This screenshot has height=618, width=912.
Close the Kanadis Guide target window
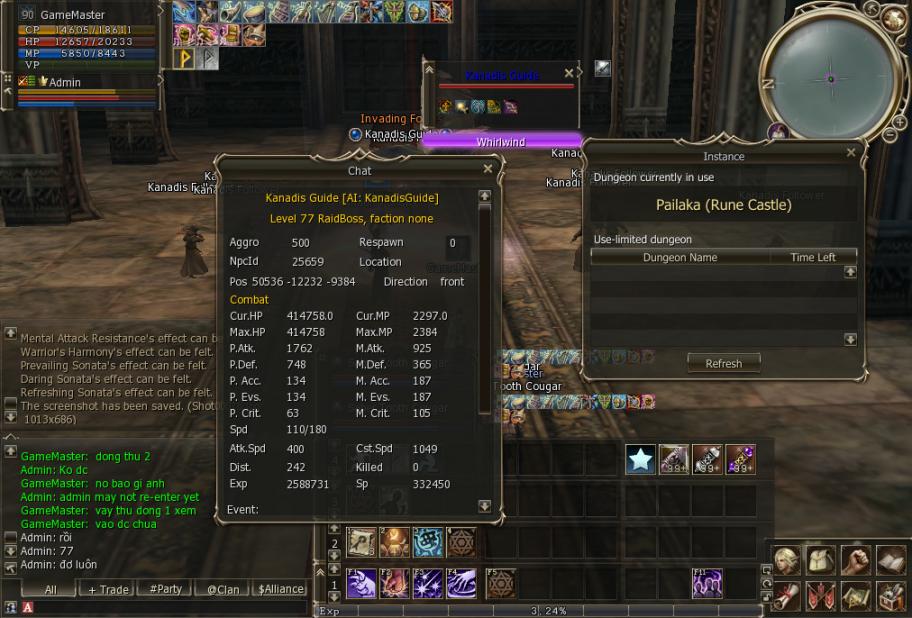[x=569, y=73]
